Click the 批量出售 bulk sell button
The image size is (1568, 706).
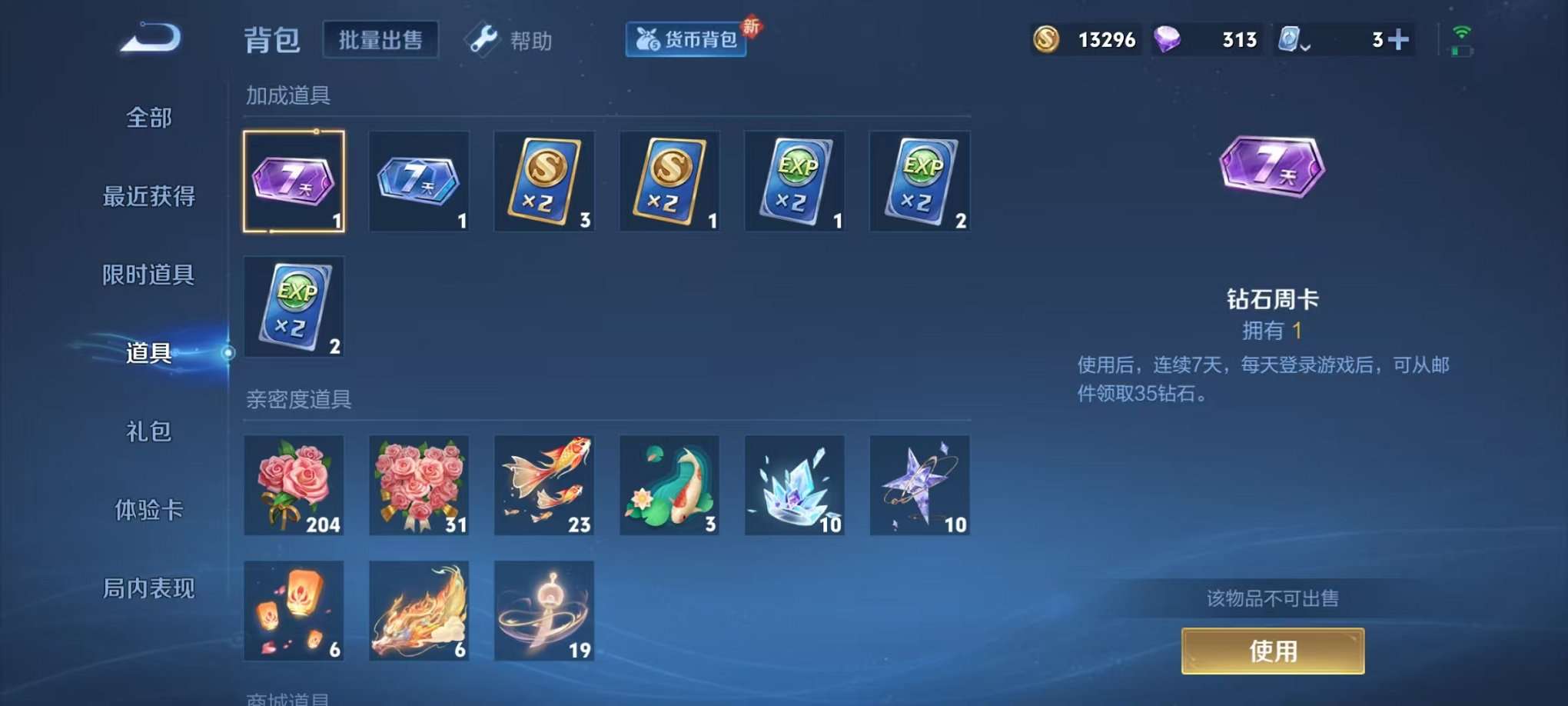pos(380,41)
